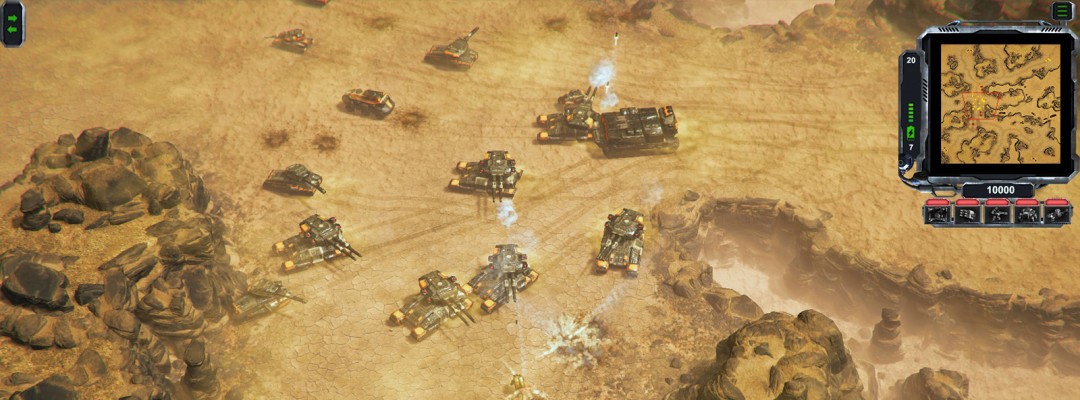Click the minimap to move the camera

(1000, 100)
